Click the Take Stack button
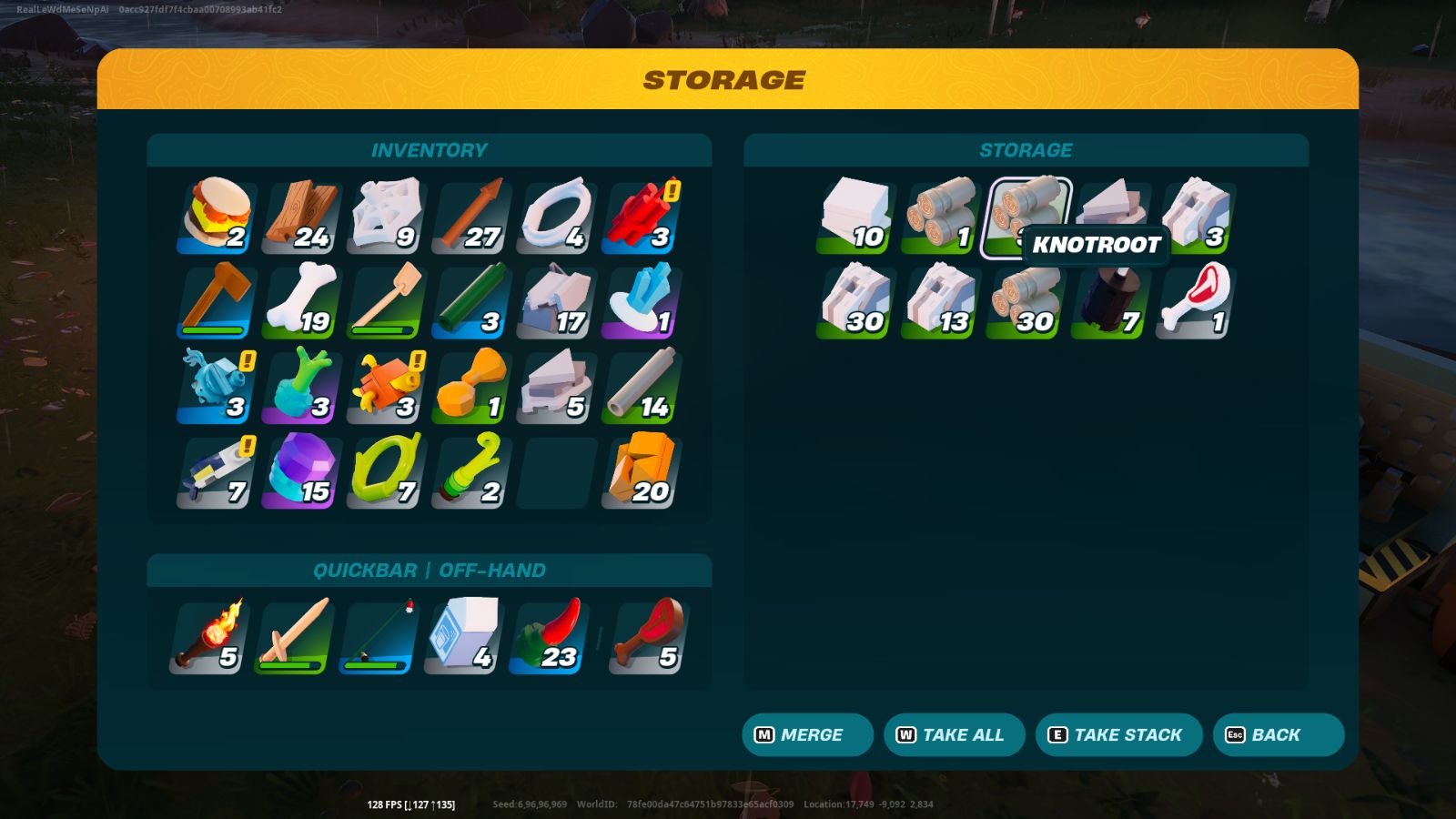Screen dimensions: 1456x819 point(1118,734)
